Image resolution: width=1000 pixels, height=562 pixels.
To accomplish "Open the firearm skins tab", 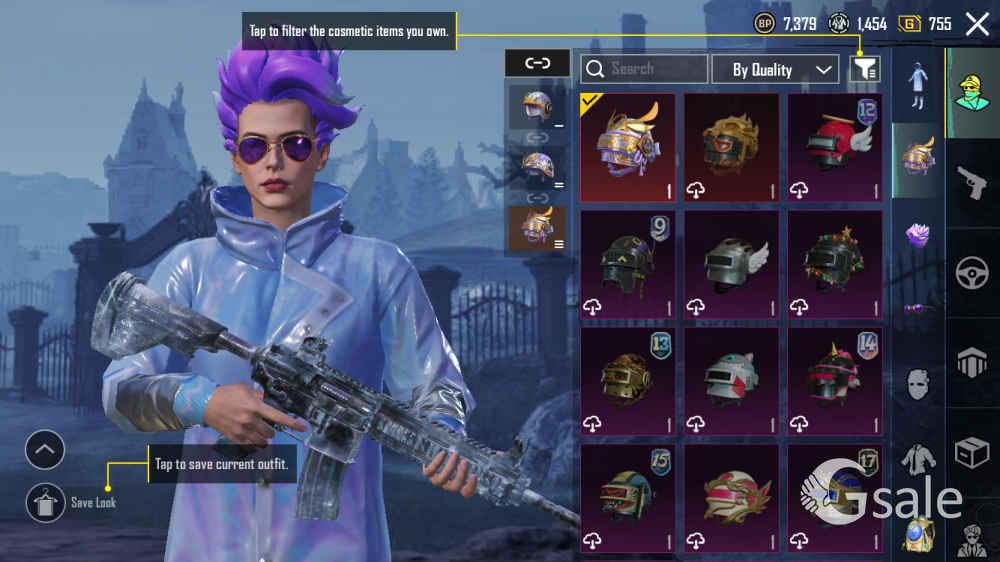I will pos(972,184).
